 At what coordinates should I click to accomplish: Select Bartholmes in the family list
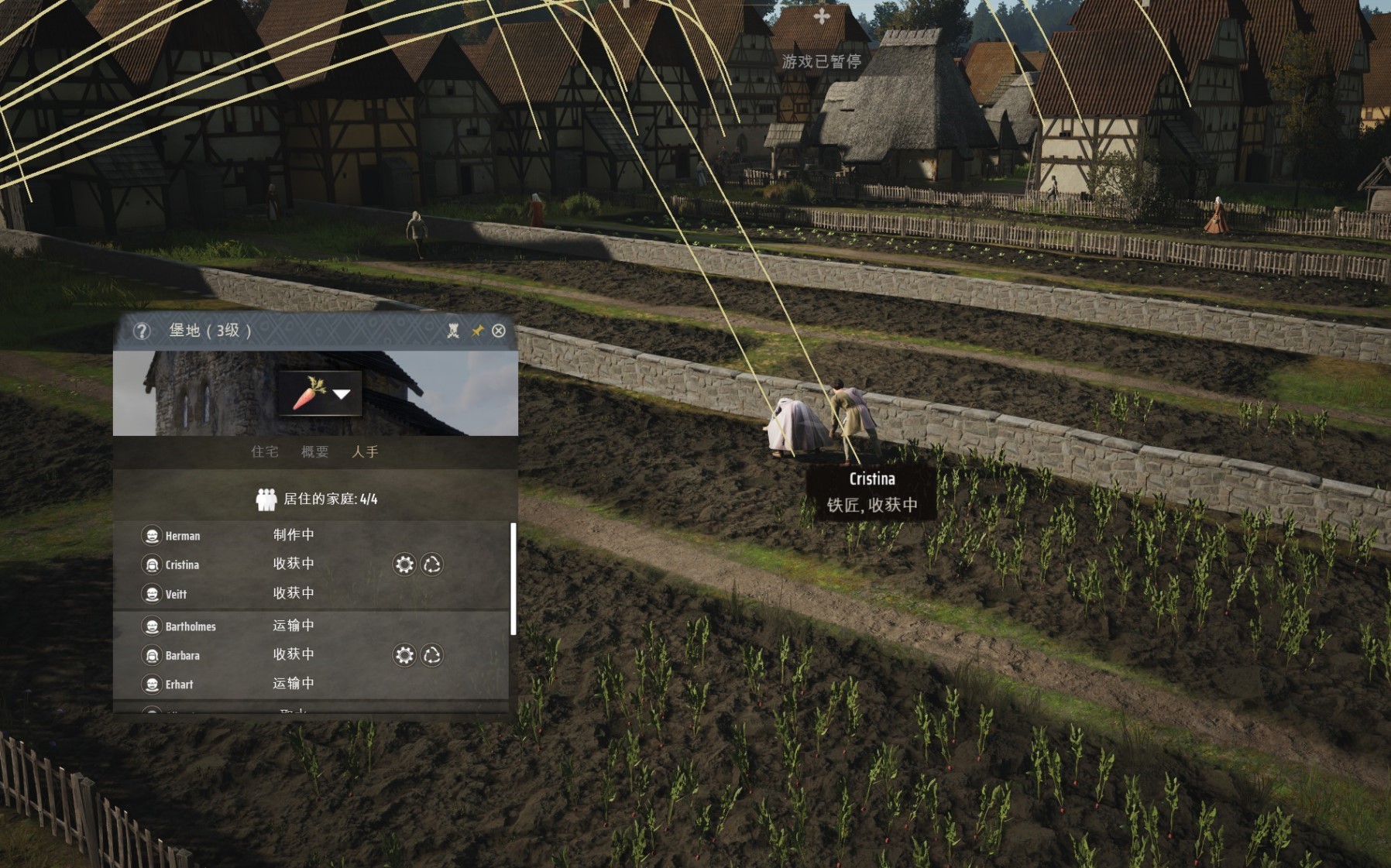coord(191,626)
